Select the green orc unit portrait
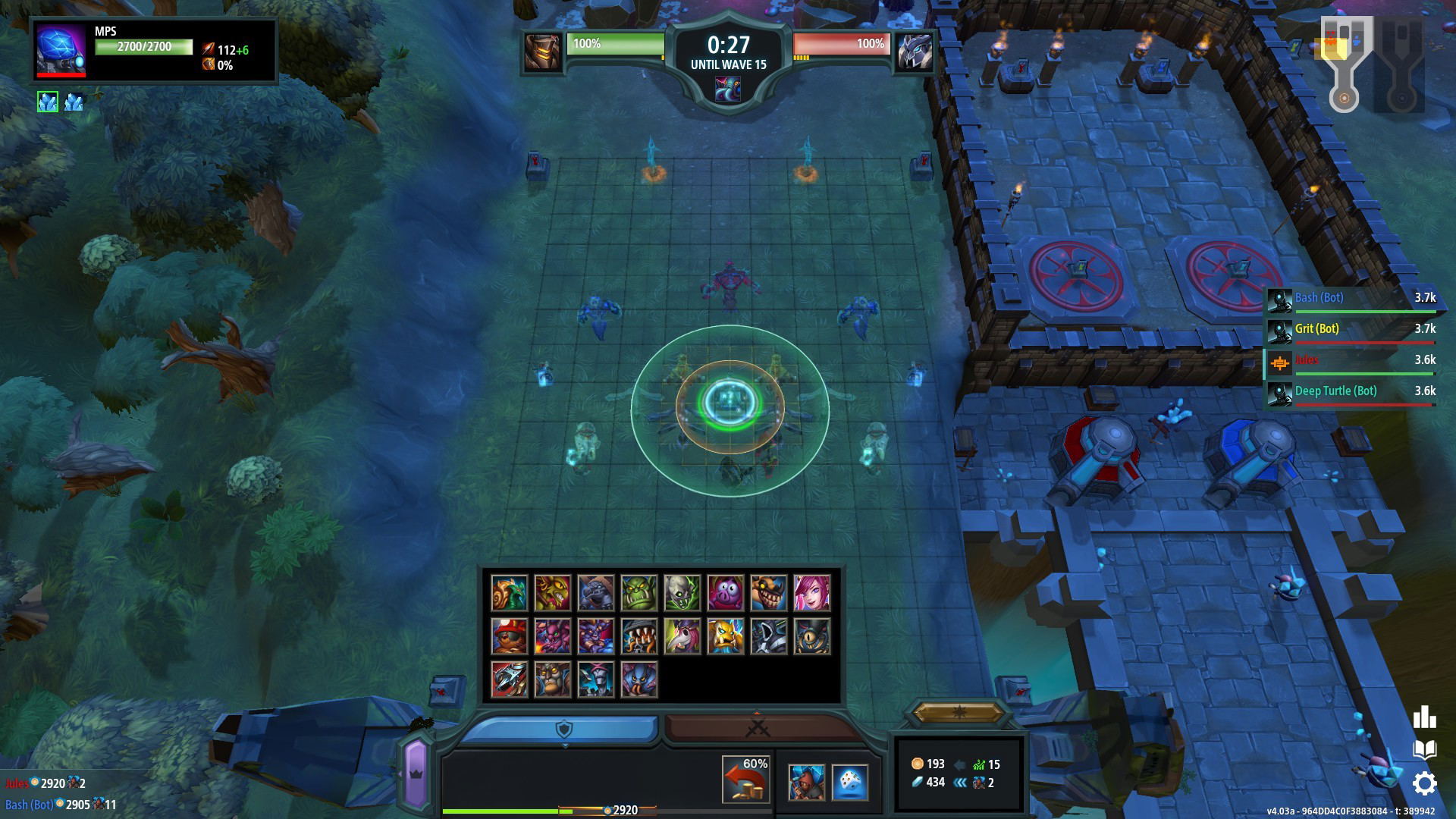 click(x=639, y=593)
